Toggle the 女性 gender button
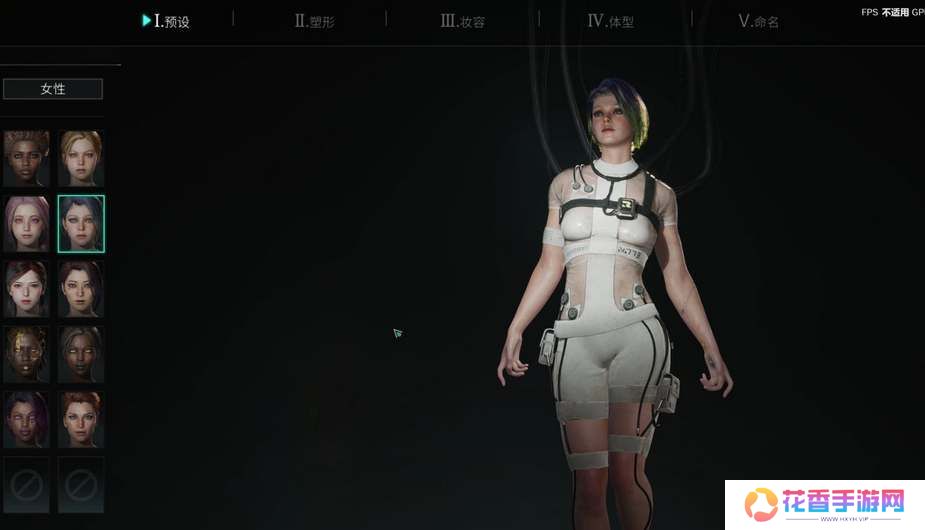This screenshot has width=925, height=530. point(53,89)
